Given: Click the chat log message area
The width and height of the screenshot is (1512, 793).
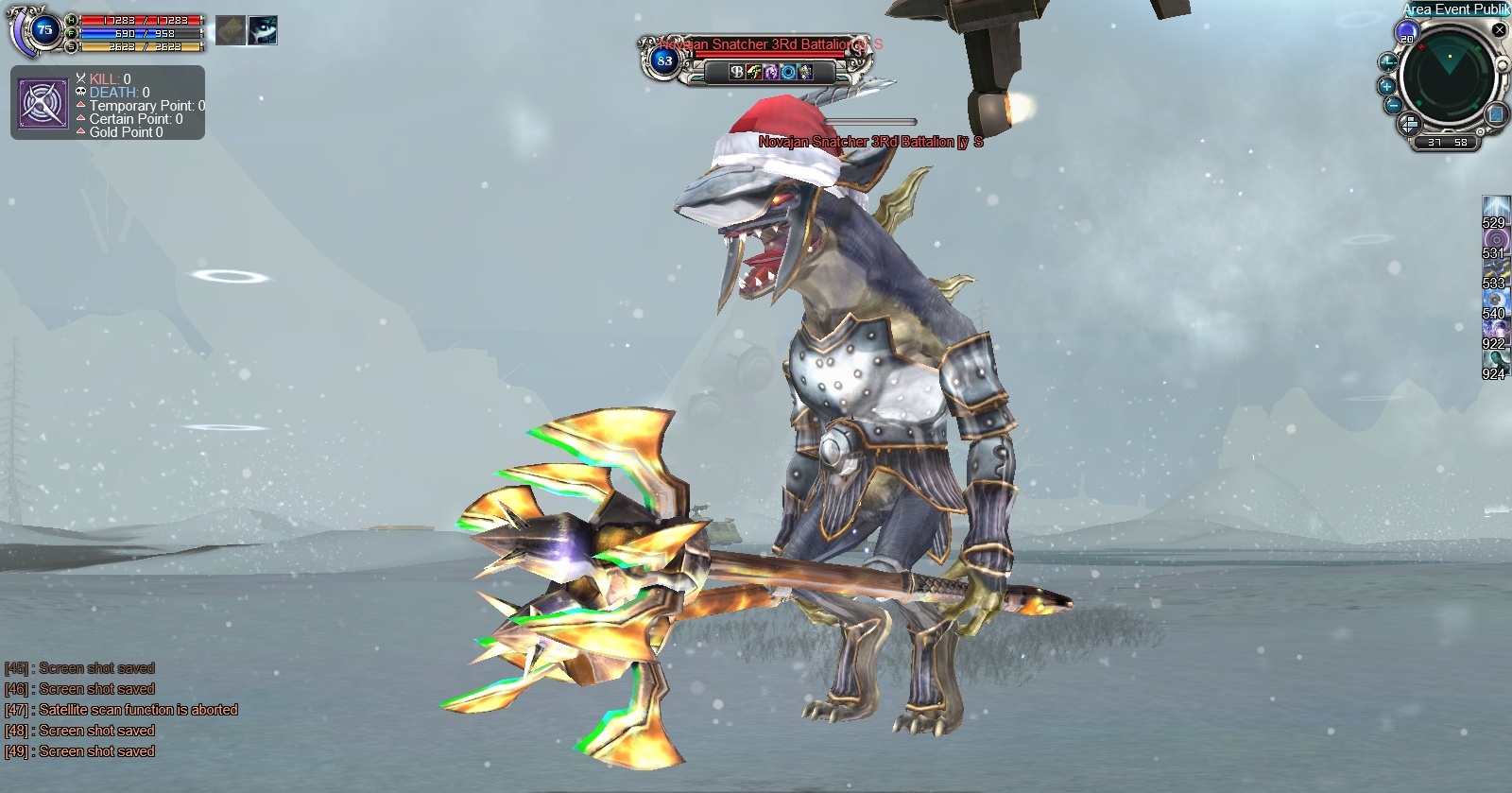Looking at the screenshot, I should [121, 710].
